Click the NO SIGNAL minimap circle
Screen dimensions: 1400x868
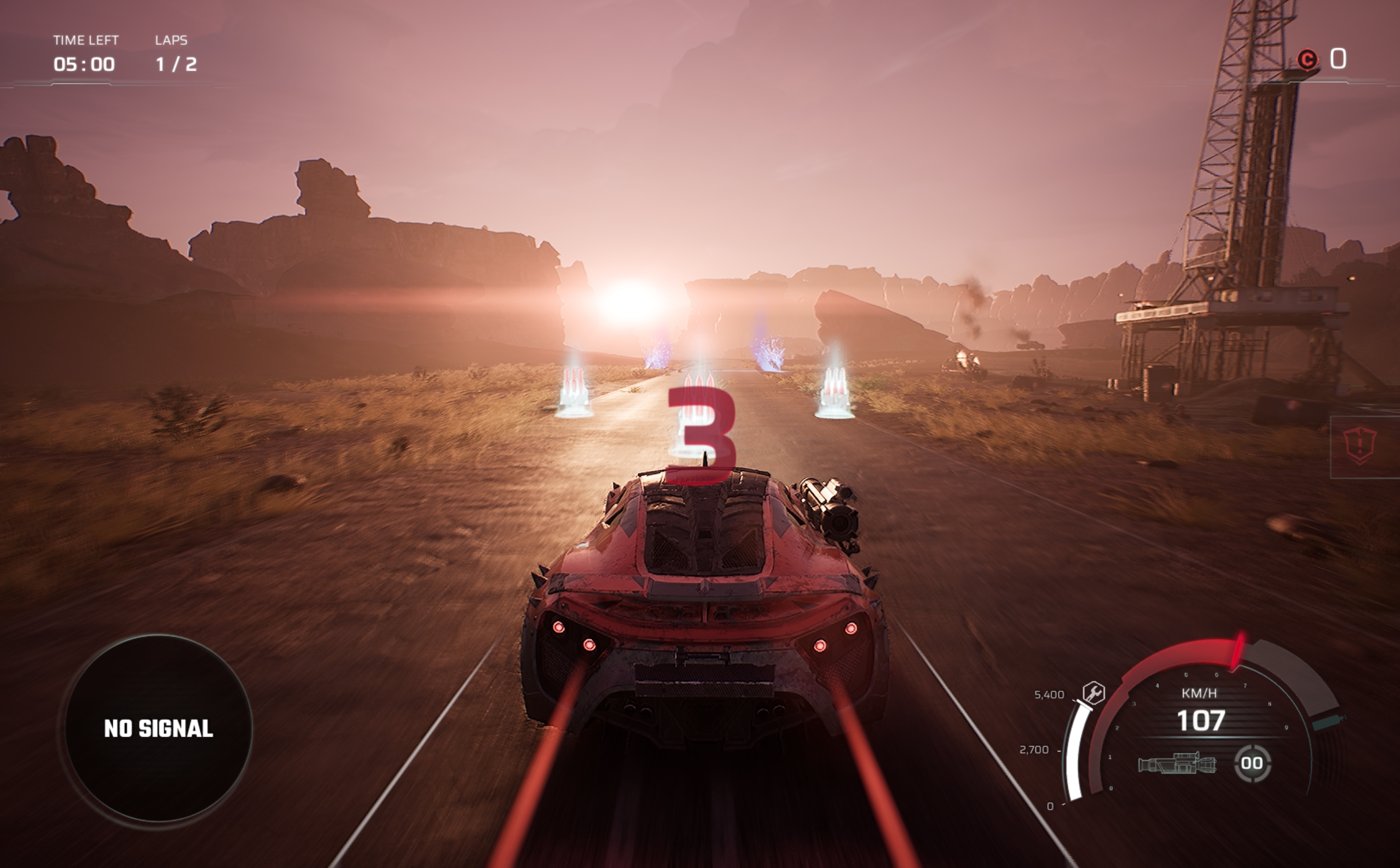click(x=158, y=728)
